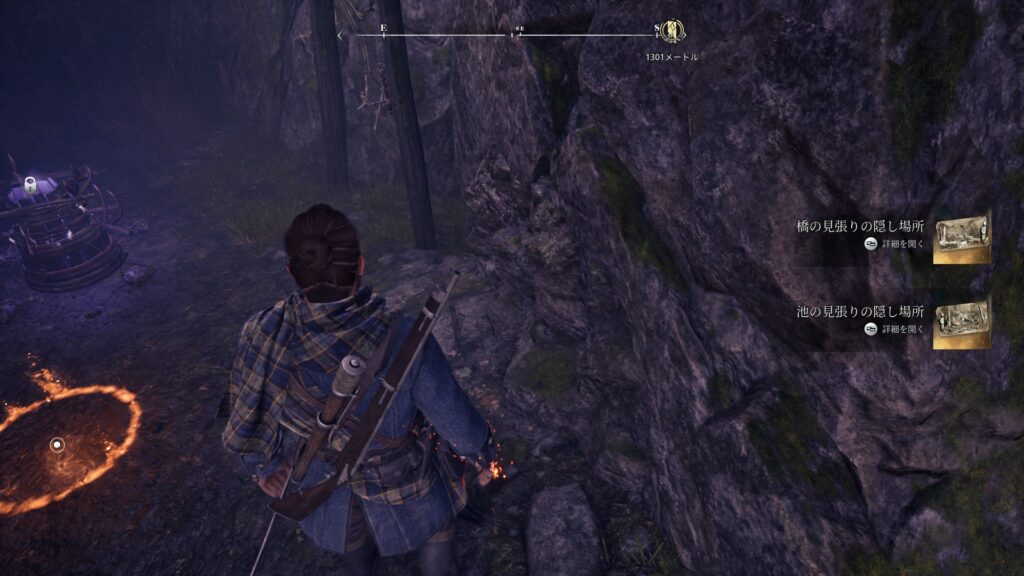This screenshot has width=1024, height=576.
Task: Select the 橋の見張りの隠し場所 treasure map thumbnail
Action: tap(961, 236)
